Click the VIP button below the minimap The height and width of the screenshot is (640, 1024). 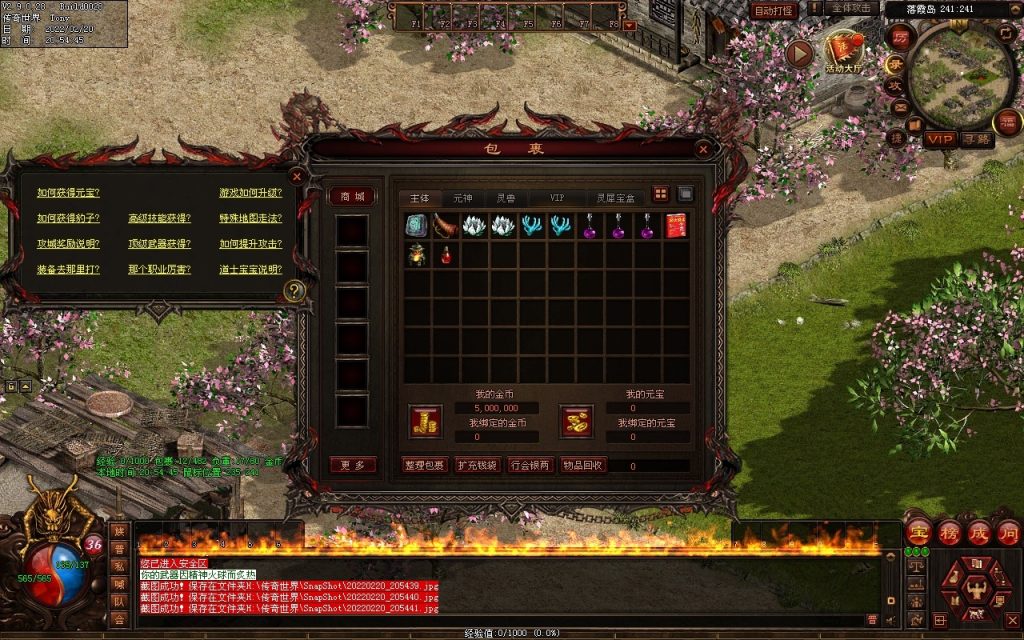pos(940,139)
